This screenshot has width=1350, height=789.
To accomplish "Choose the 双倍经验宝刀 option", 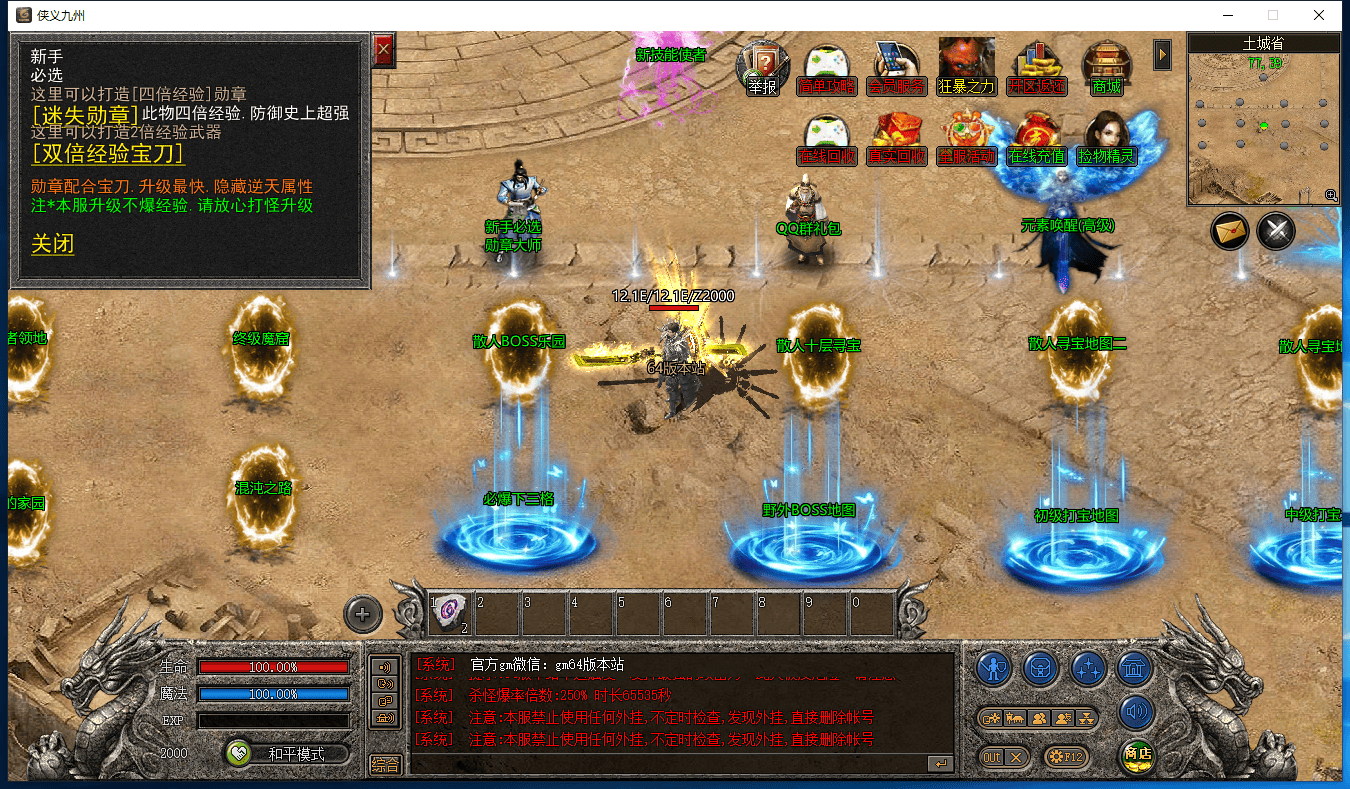I will point(108,154).
